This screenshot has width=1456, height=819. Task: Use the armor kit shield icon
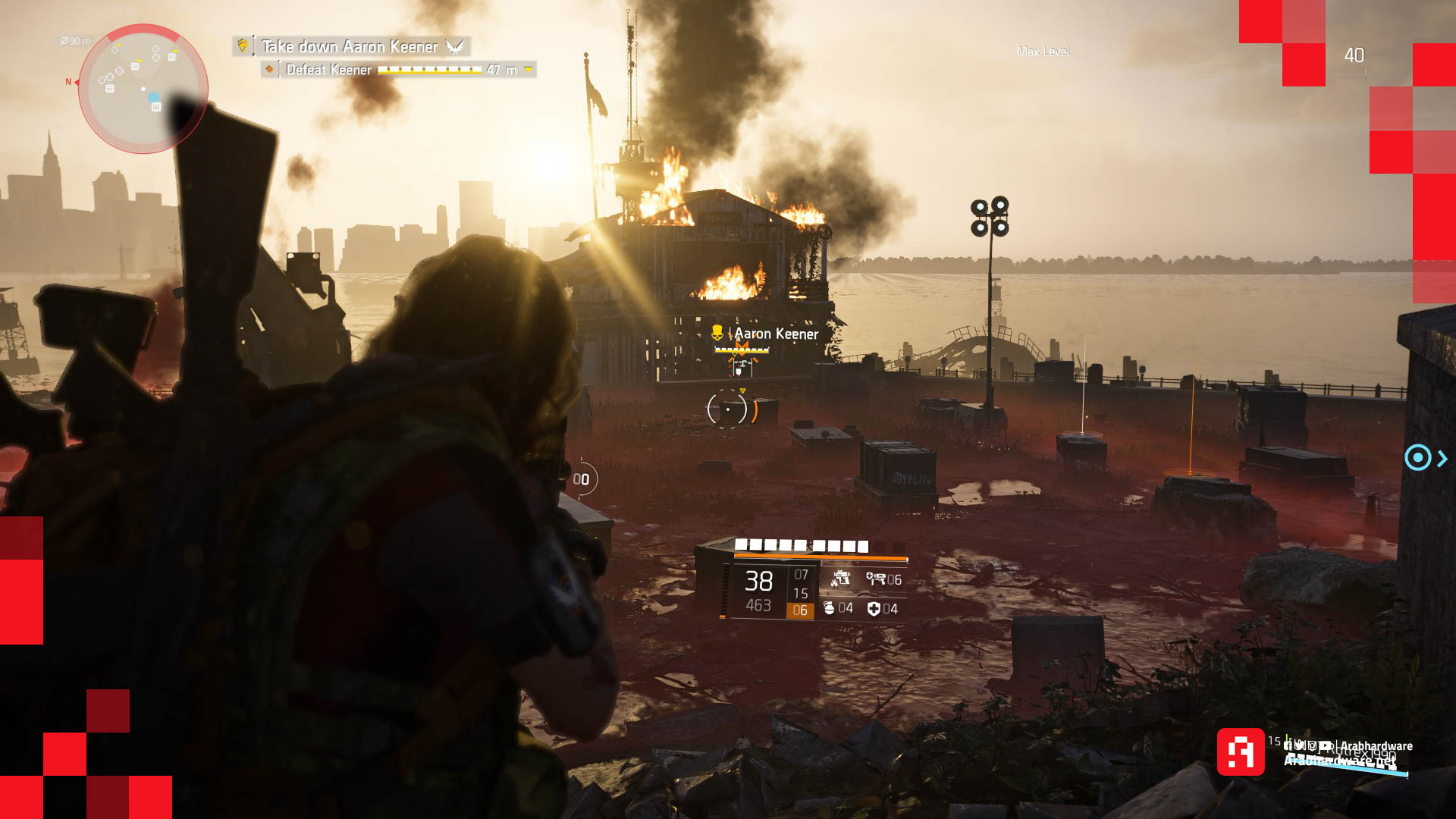click(874, 608)
